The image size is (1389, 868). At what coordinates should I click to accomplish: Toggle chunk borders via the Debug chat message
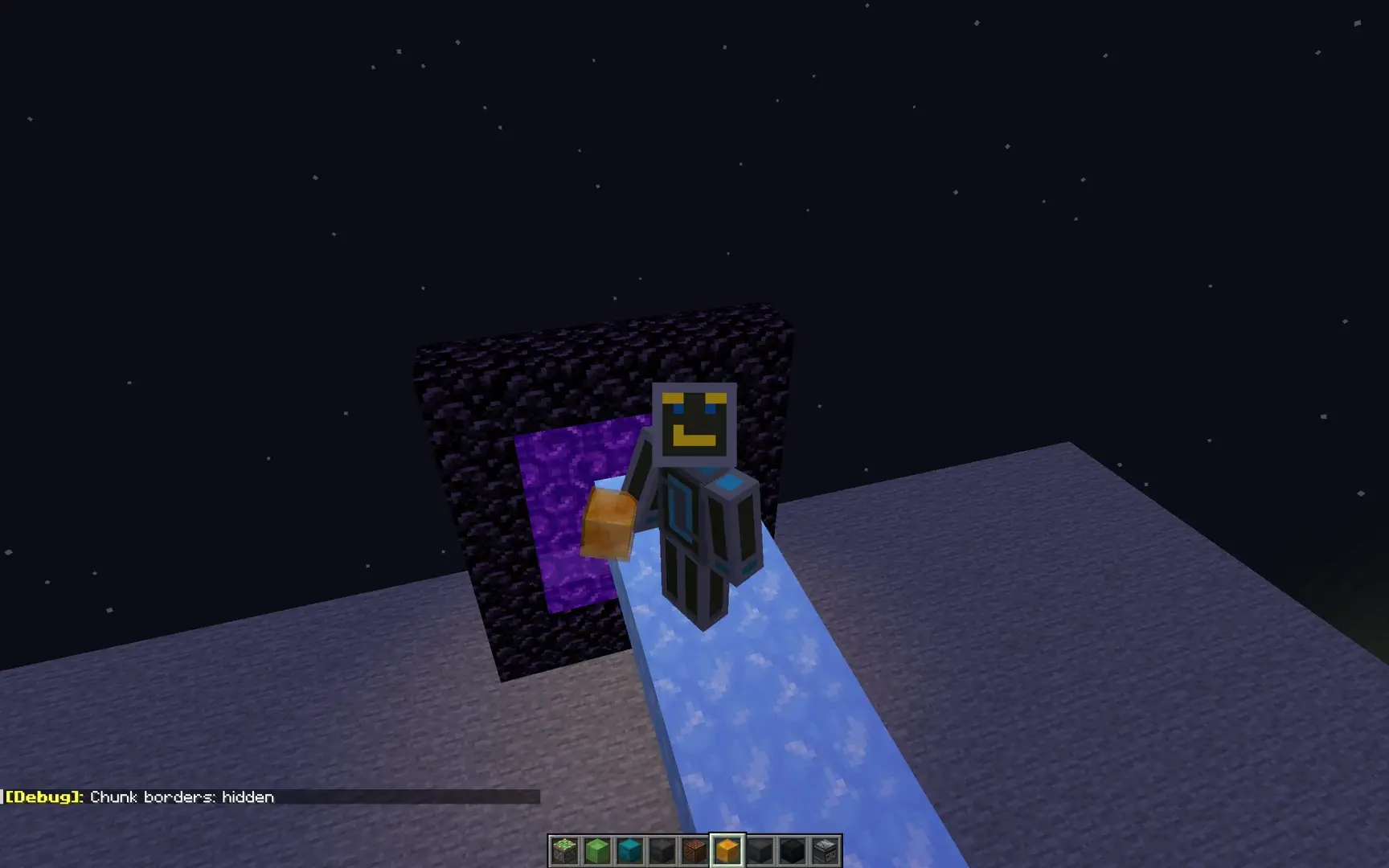point(183,796)
